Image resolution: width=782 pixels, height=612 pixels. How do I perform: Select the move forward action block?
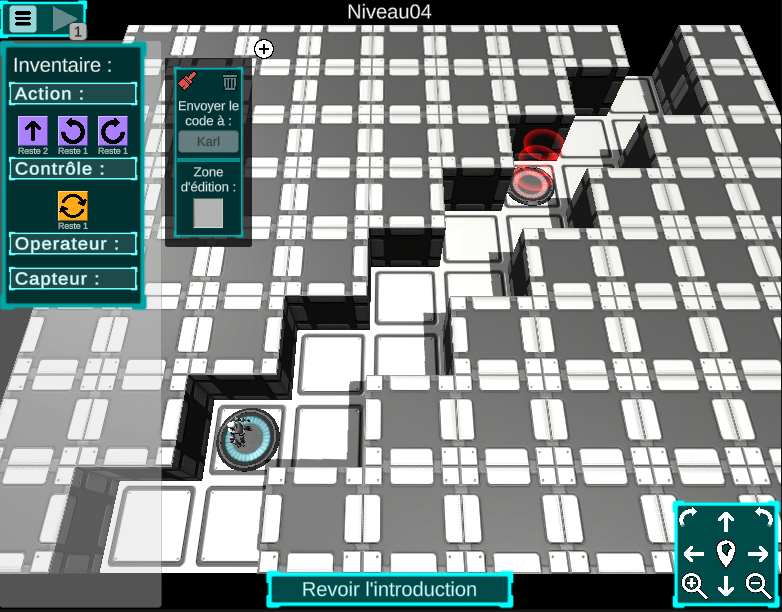(x=33, y=130)
